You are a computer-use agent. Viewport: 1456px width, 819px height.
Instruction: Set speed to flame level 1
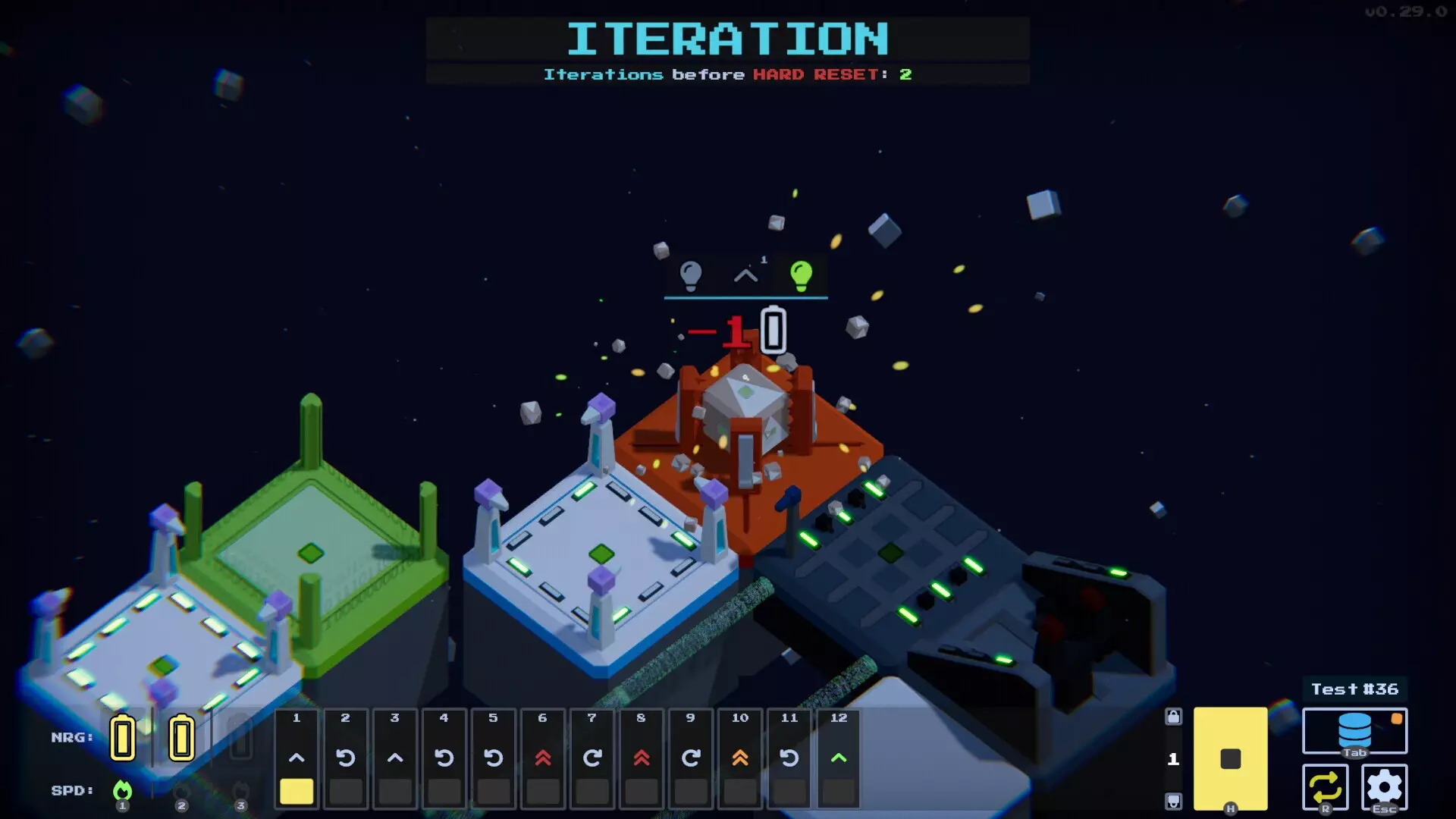click(122, 791)
